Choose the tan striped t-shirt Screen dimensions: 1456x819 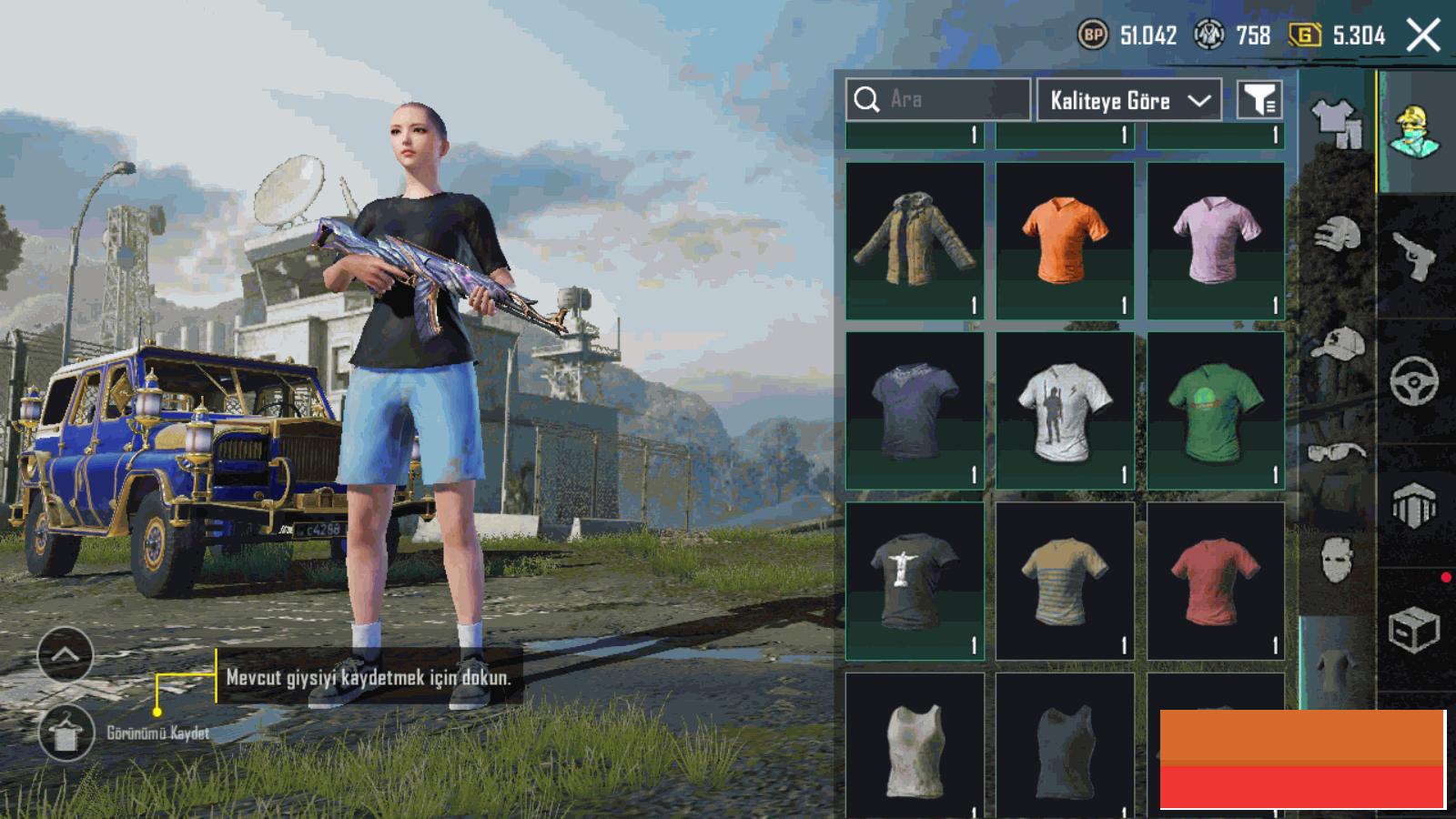1065,581
